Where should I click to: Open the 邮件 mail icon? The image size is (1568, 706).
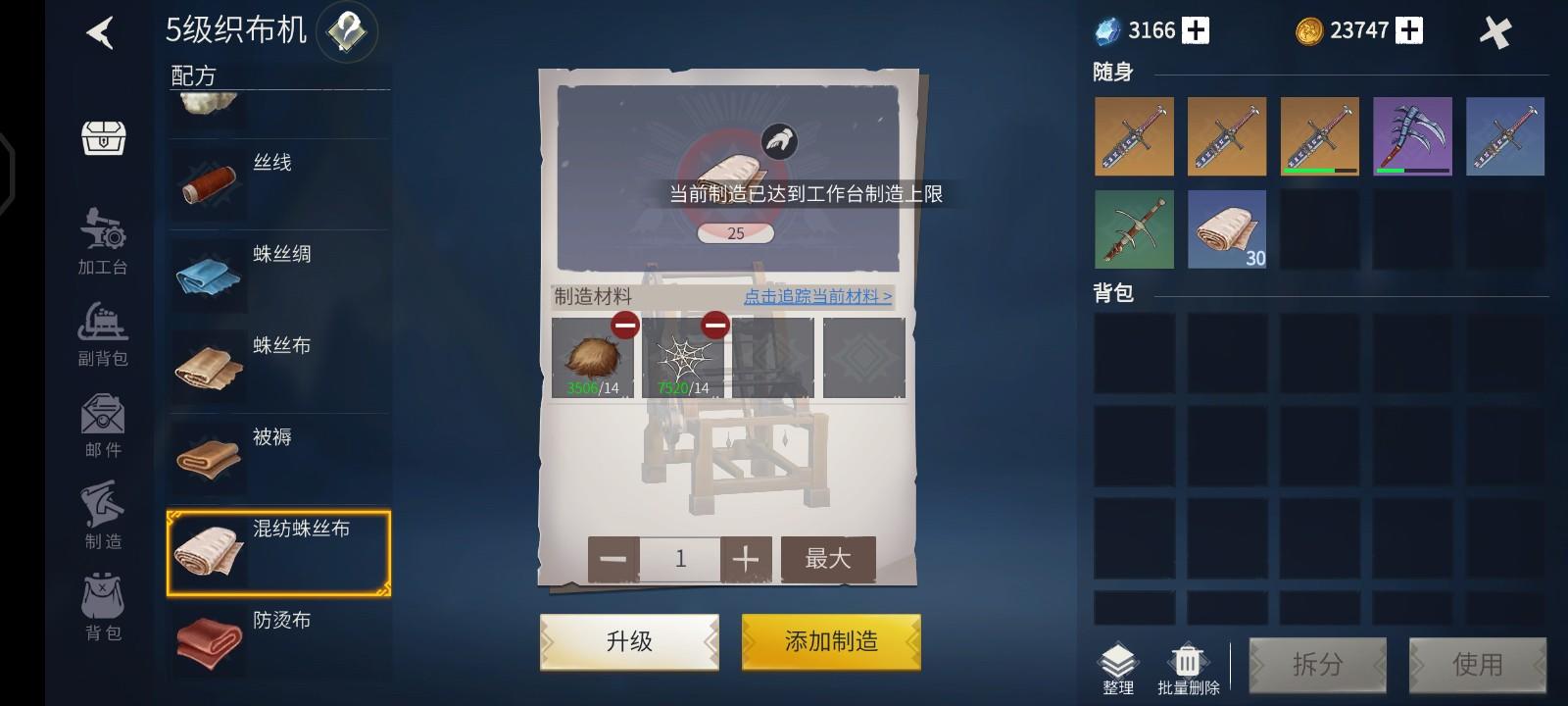103,420
